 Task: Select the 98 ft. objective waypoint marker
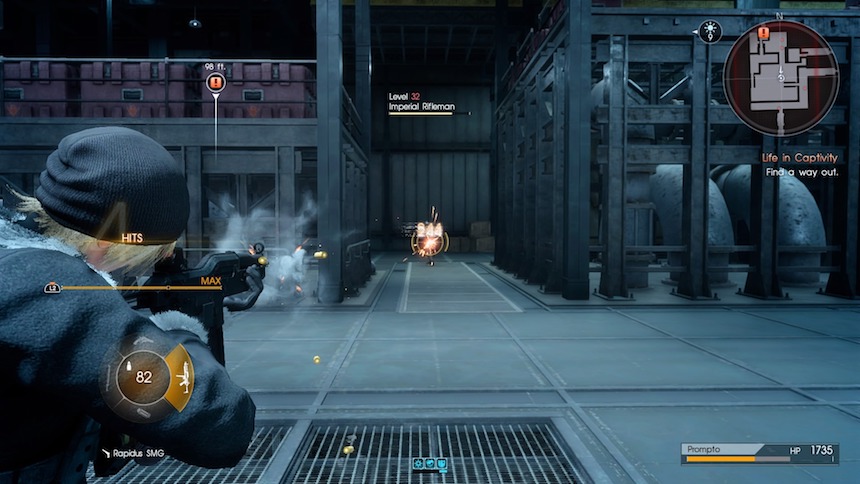coord(215,84)
